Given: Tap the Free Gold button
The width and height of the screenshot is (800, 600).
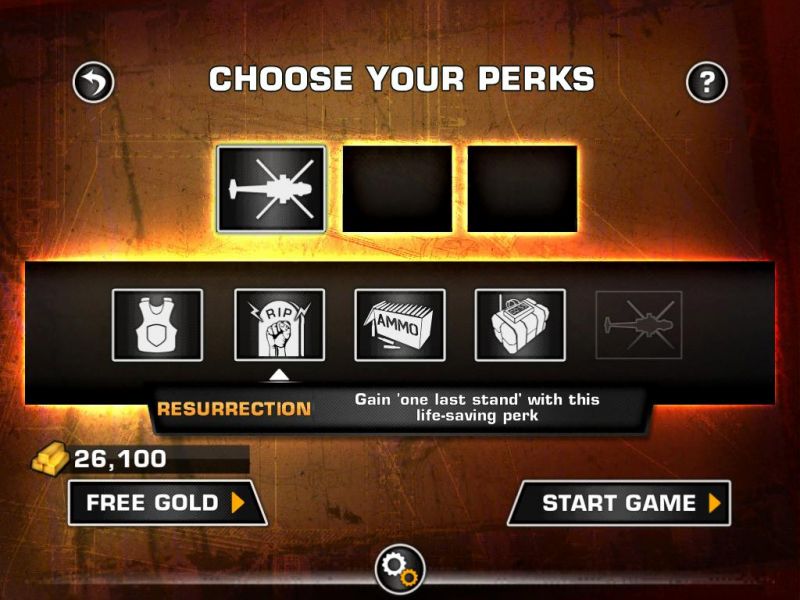Looking at the screenshot, I should pyautogui.click(x=166, y=502).
